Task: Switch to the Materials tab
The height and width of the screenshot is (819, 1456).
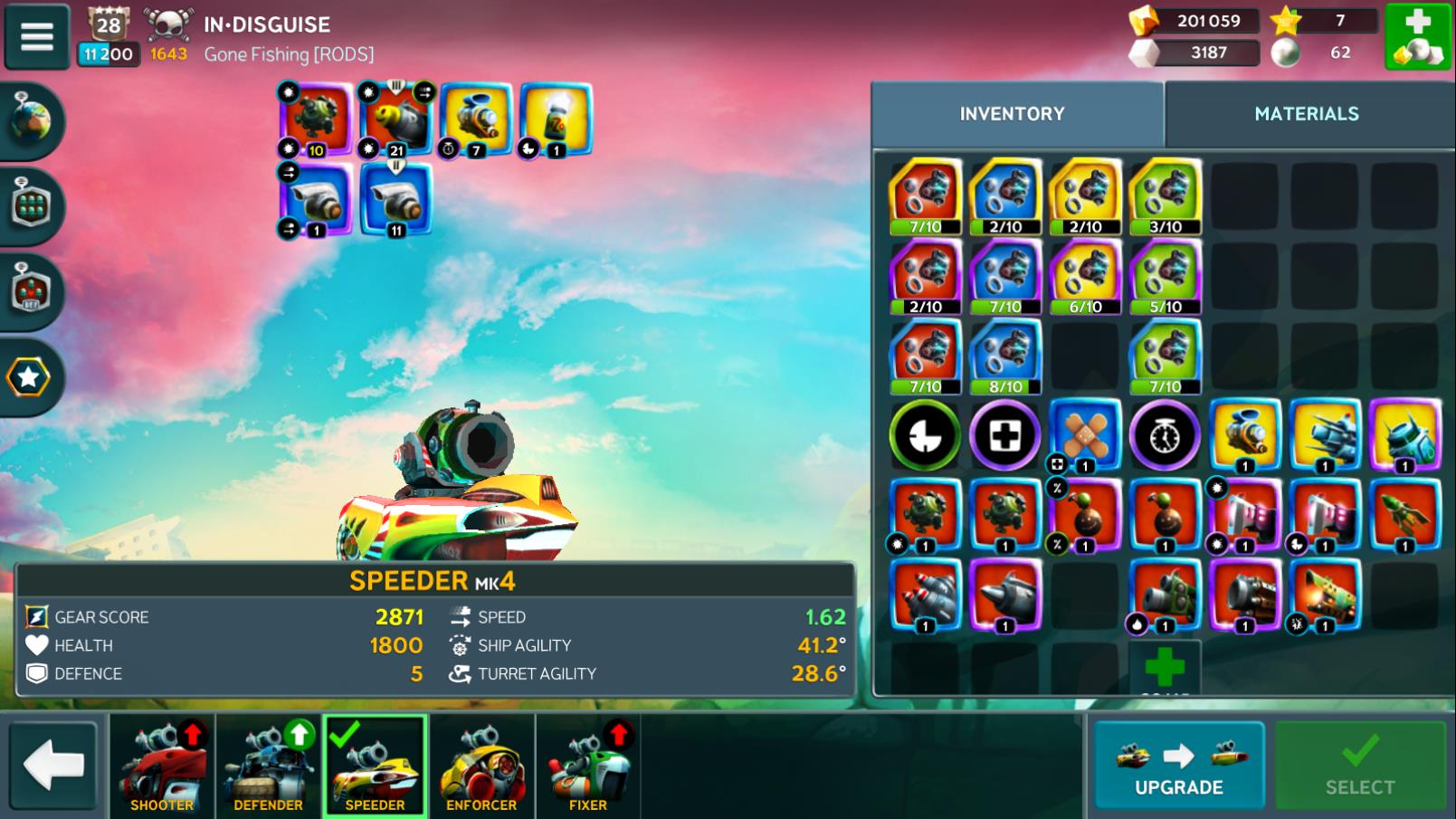Action: [1306, 114]
